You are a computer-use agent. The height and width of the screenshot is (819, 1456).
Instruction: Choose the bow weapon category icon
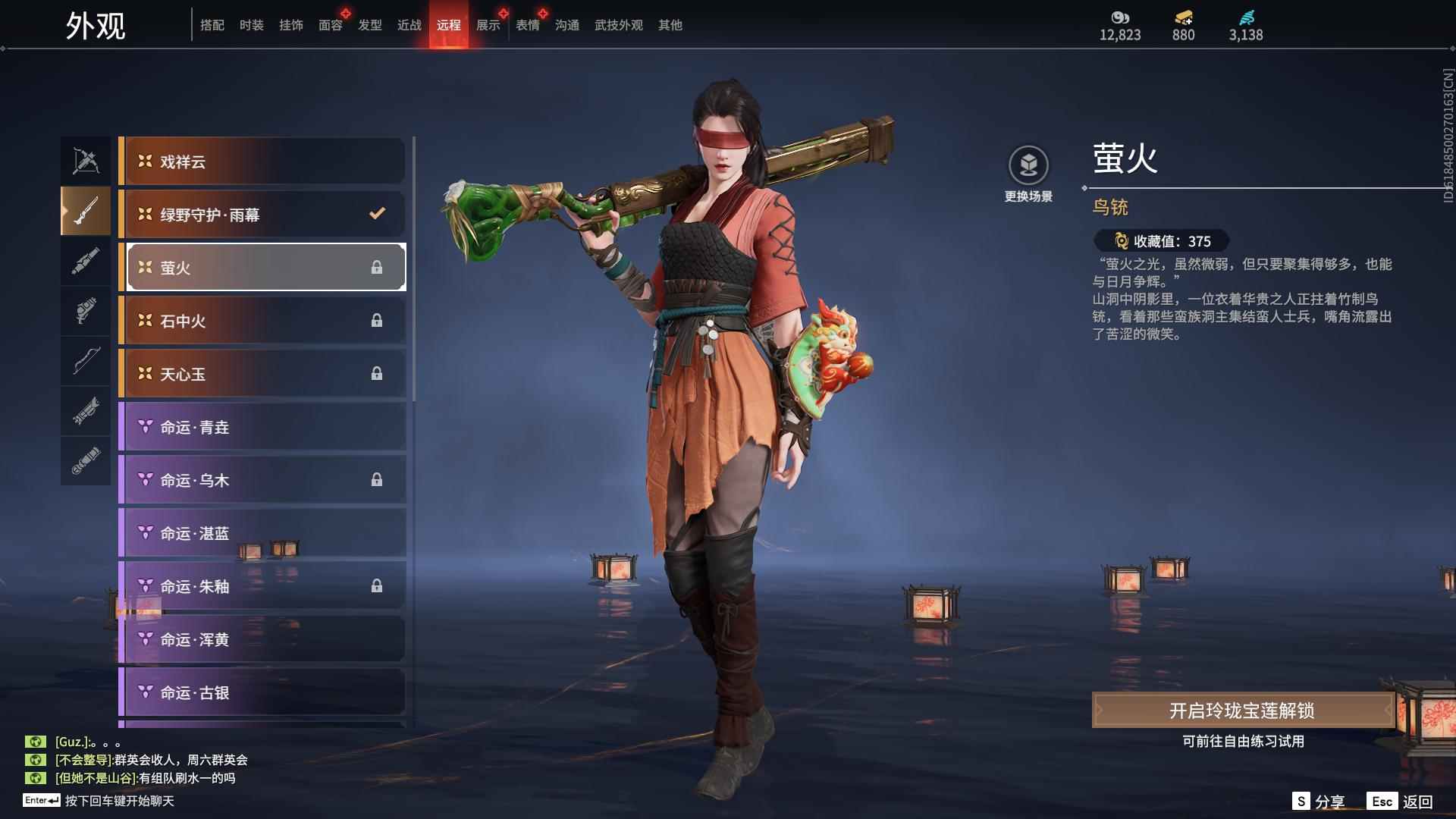click(x=86, y=361)
